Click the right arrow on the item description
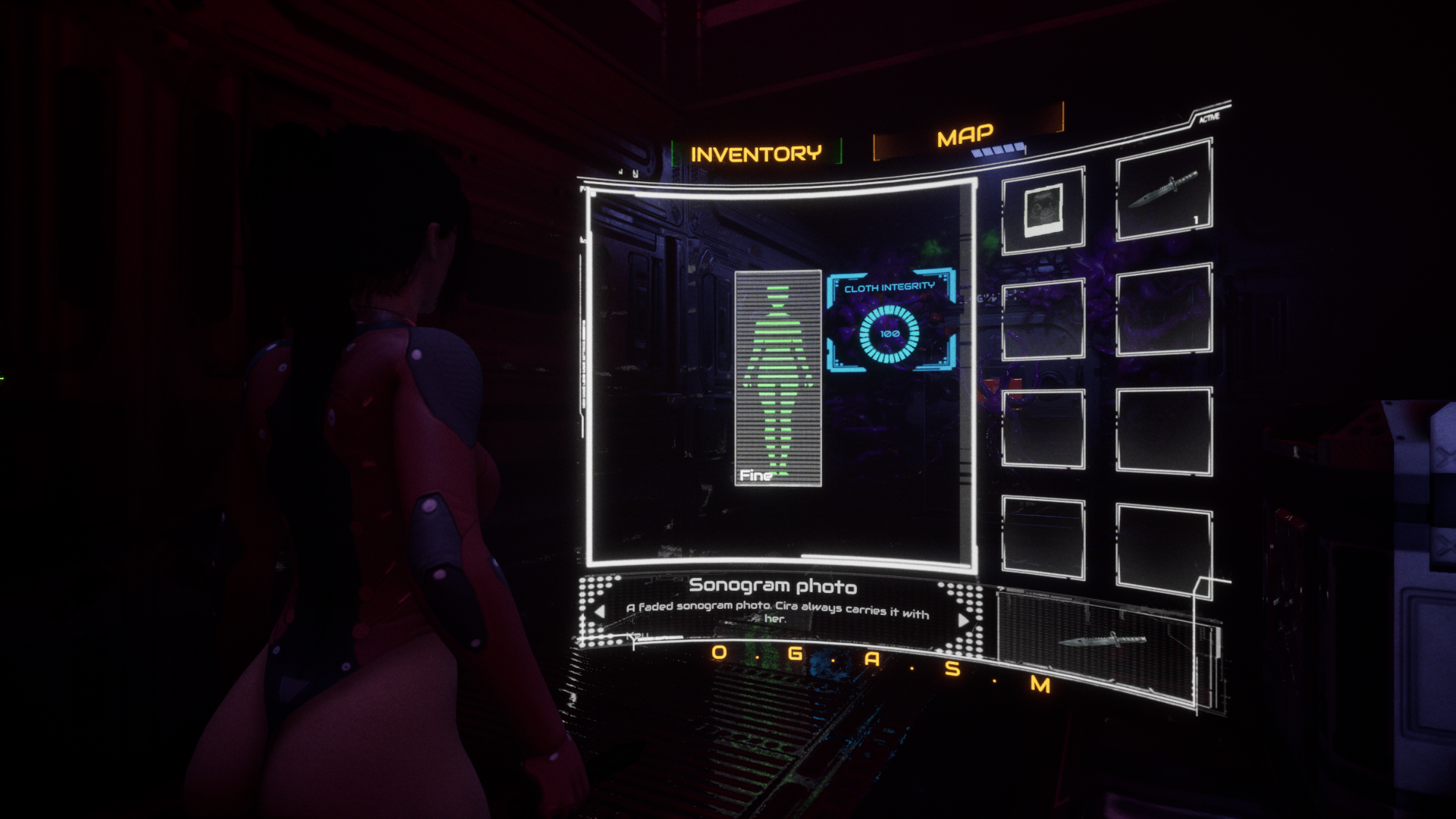Image resolution: width=1456 pixels, height=819 pixels. coord(962,620)
